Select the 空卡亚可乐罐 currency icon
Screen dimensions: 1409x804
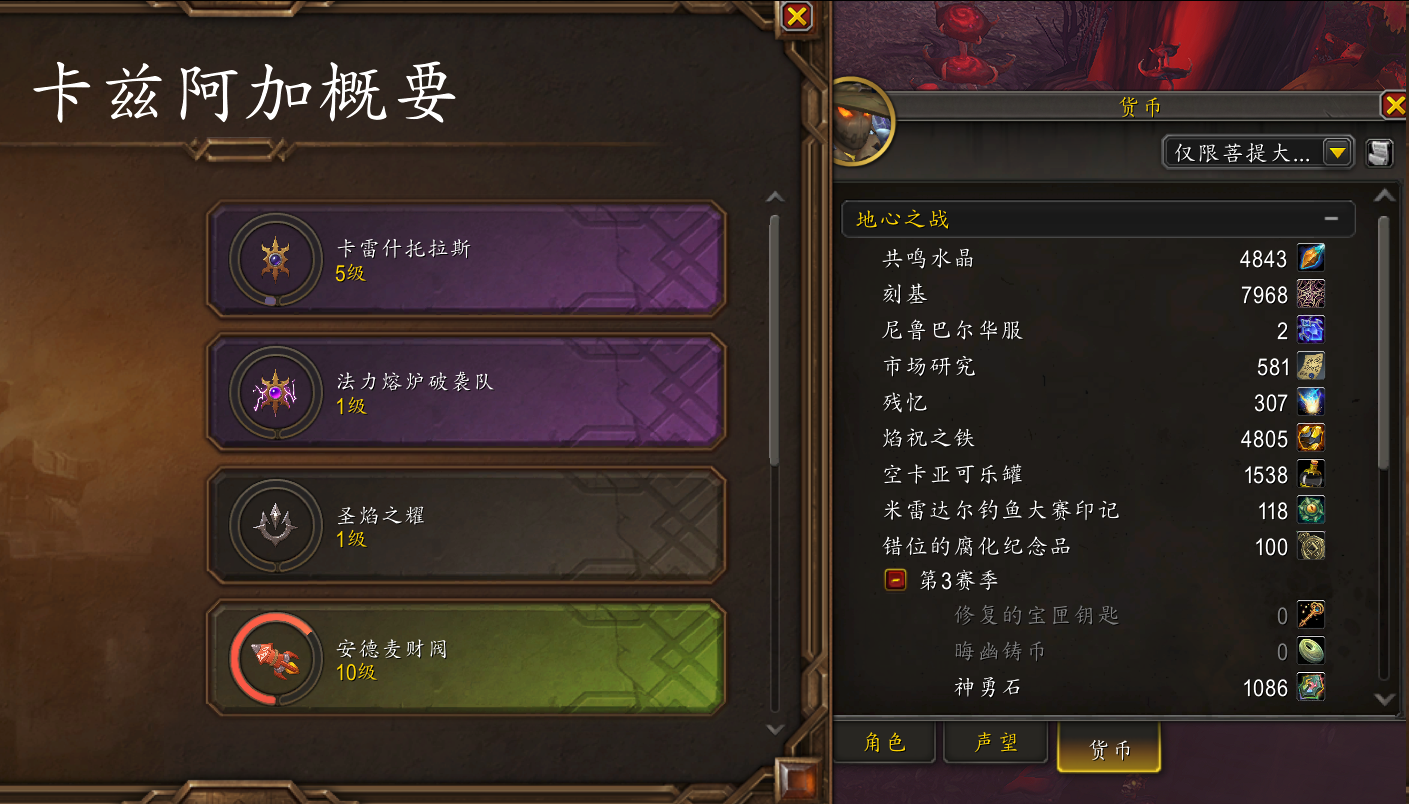click(x=1311, y=473)
